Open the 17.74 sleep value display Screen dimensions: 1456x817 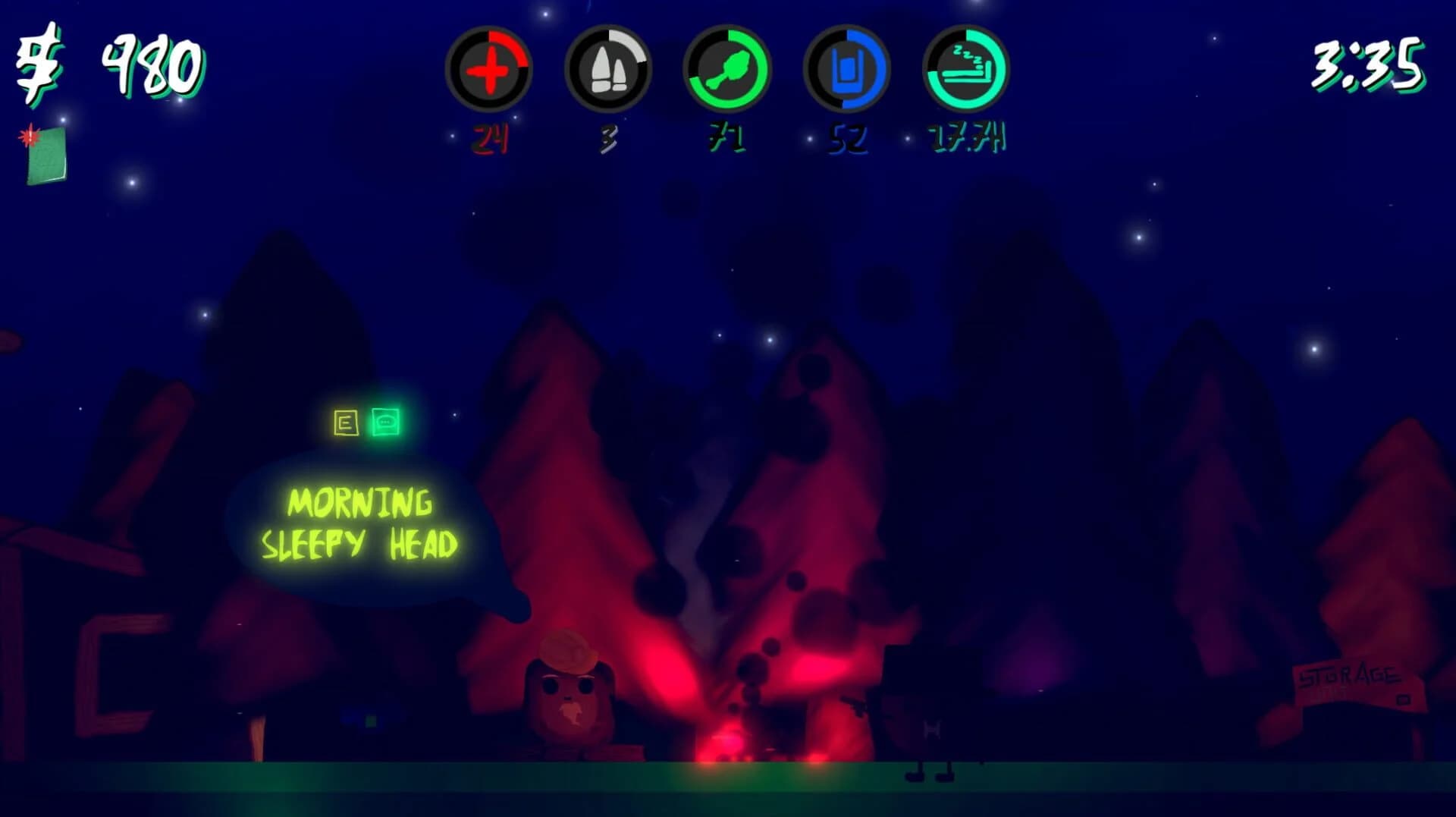(965, 138)
